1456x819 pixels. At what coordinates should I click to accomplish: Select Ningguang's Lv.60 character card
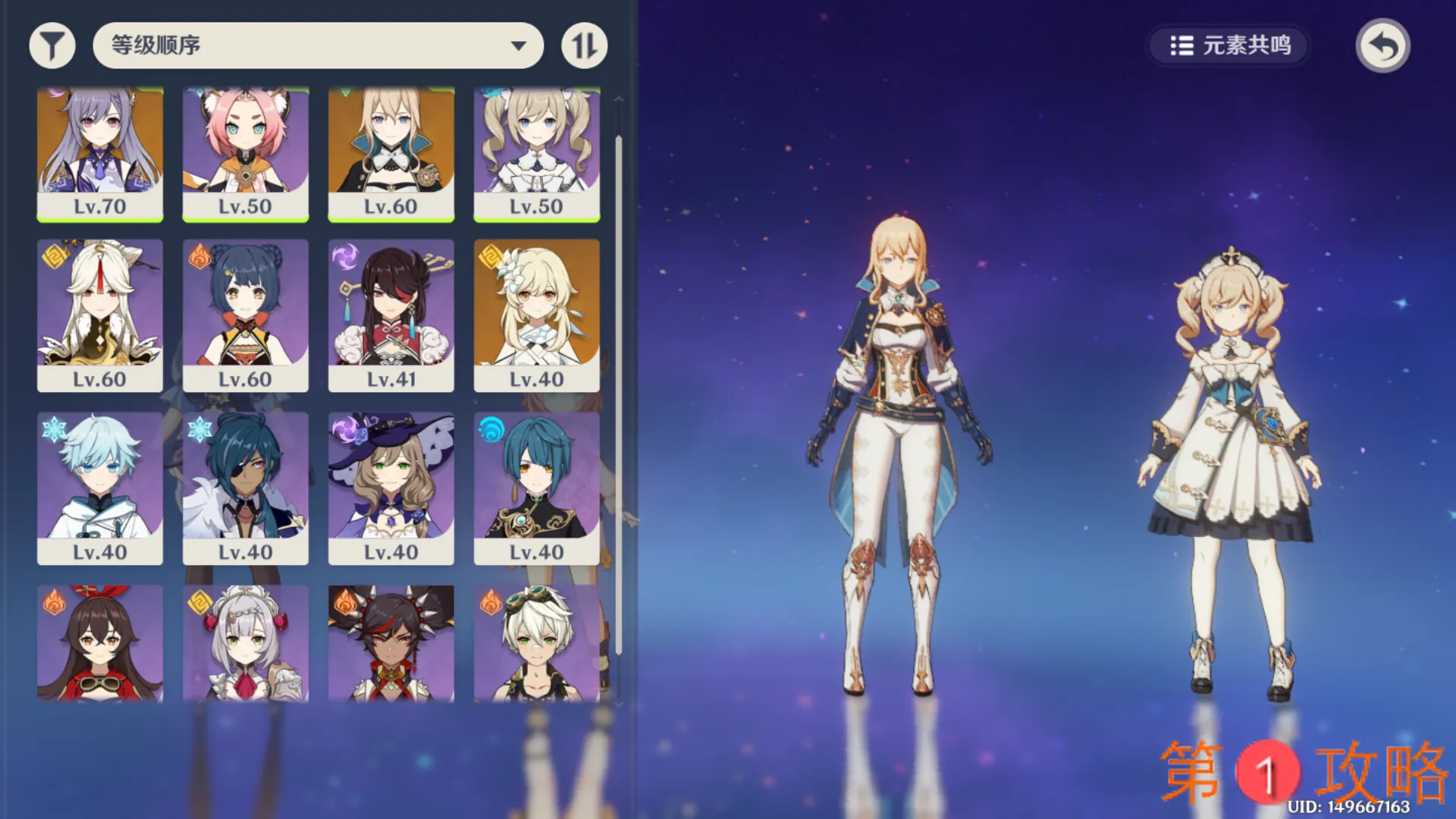pos(100,315)
